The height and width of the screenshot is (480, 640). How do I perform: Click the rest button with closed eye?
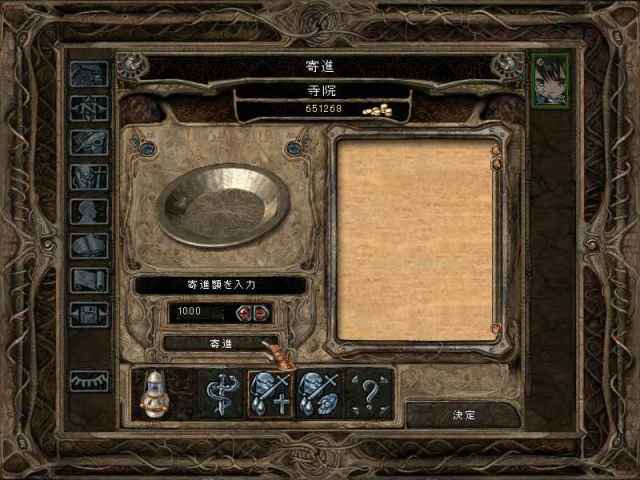(x=89, y=380)
